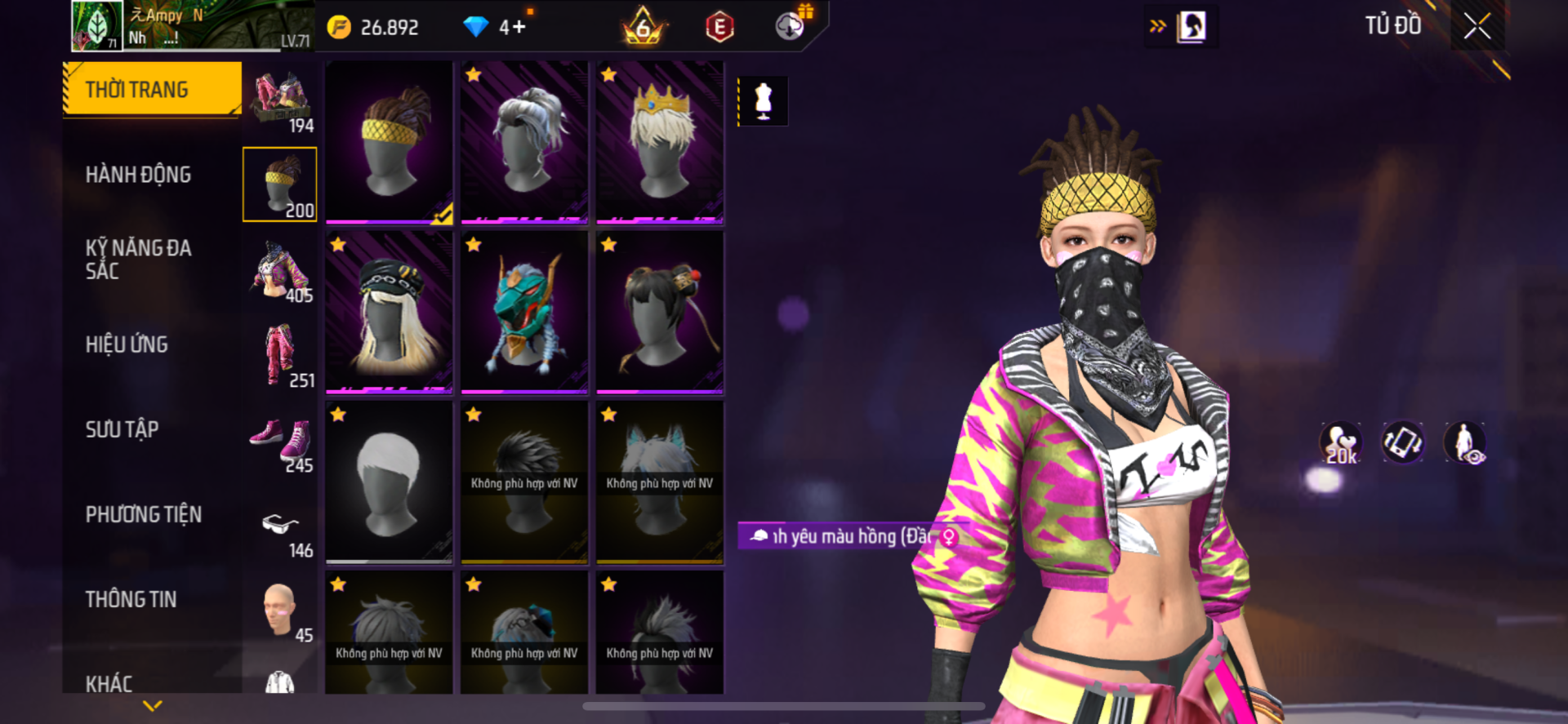Switch to the THỜI TRANG tab
The width and height of the screenshot is (1568, 724).
(x=152, y=89)
